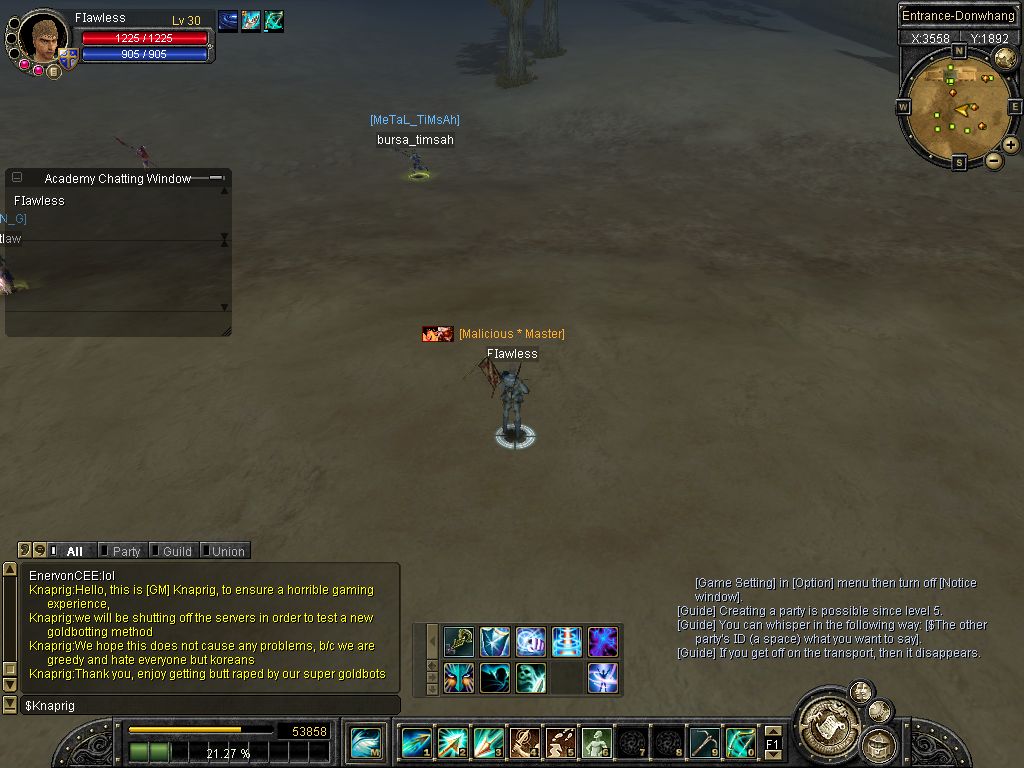This screenshot has height=768, width=1024.
Task: Use the sitting figure action in slot 6
Action: [x=596, y=743]
